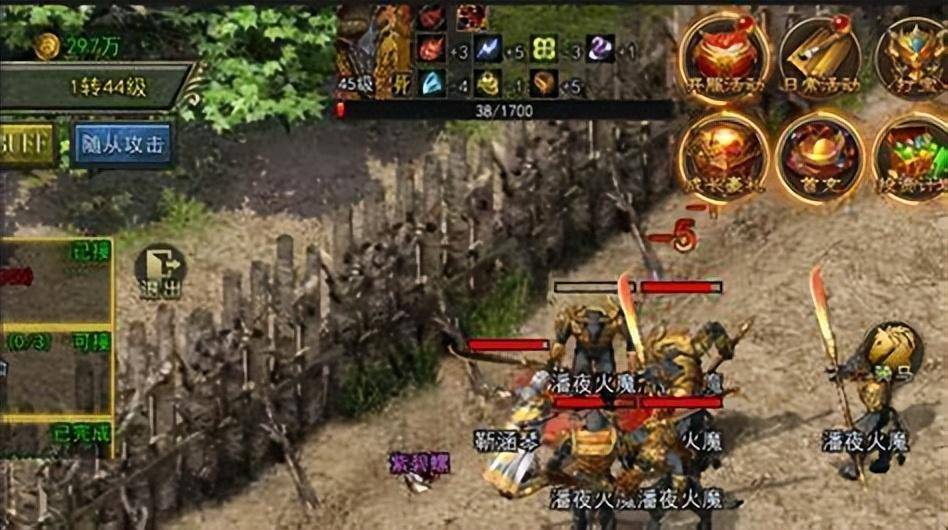Screen dimensions: 948x530
Task: Open the 1转44级 level panel
Action: tap(98, 86)
